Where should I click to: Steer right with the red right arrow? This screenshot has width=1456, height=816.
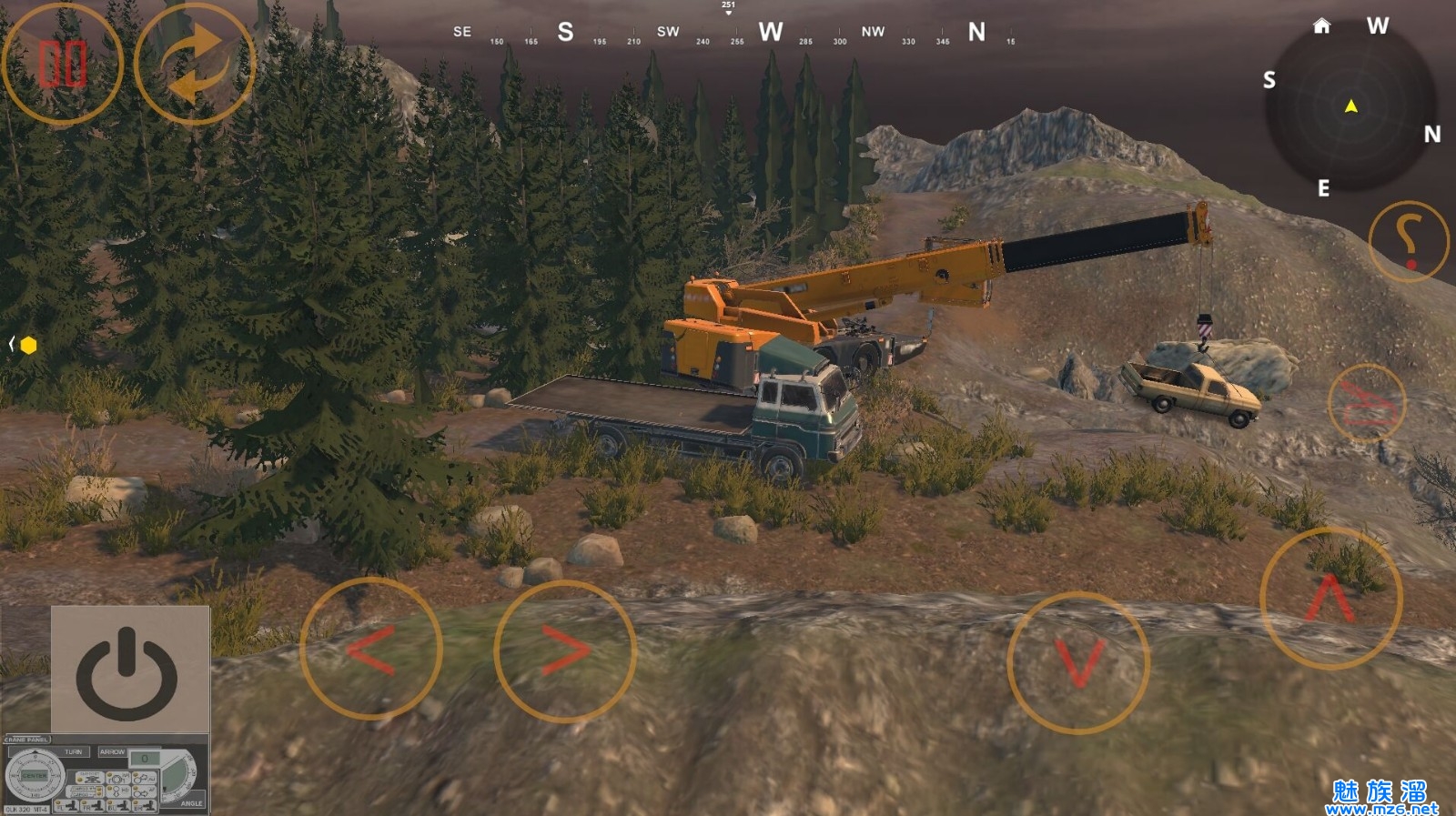pos(565,651)
